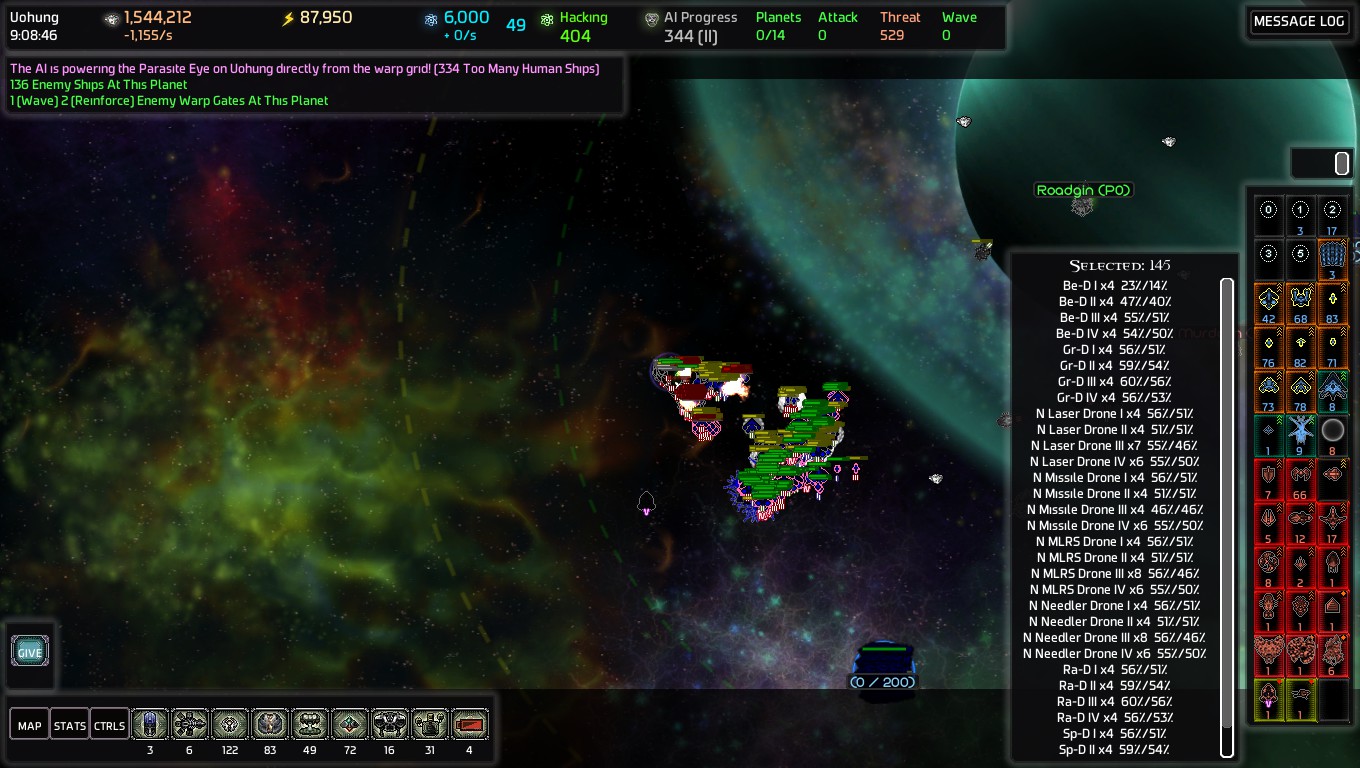Open the CTRLS menu
This screenshot has height=768, width=1360.
(109, 725)
